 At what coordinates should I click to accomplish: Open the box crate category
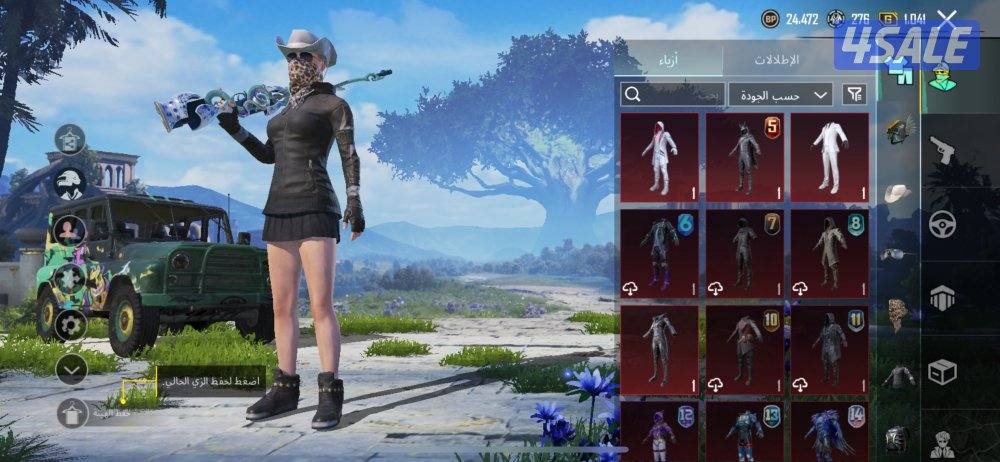tap(942, 372)
